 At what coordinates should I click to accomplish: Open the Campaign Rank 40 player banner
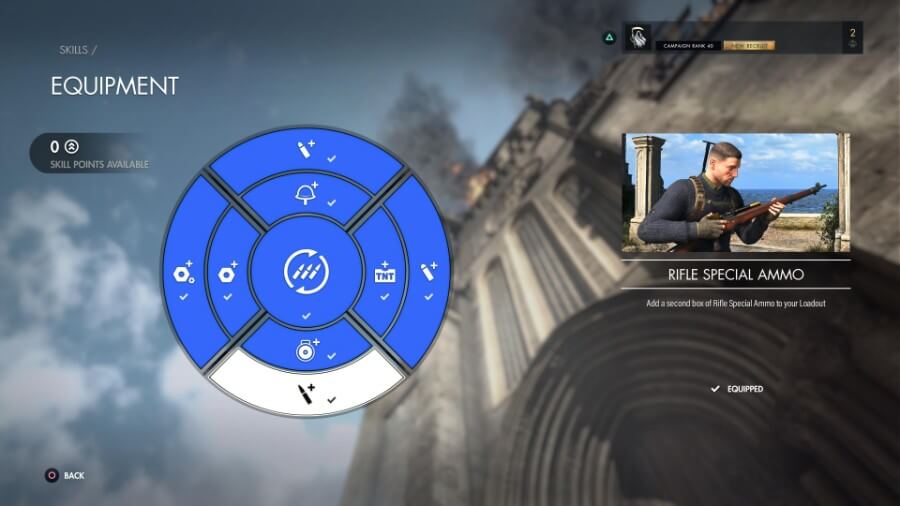pos(742,38)
